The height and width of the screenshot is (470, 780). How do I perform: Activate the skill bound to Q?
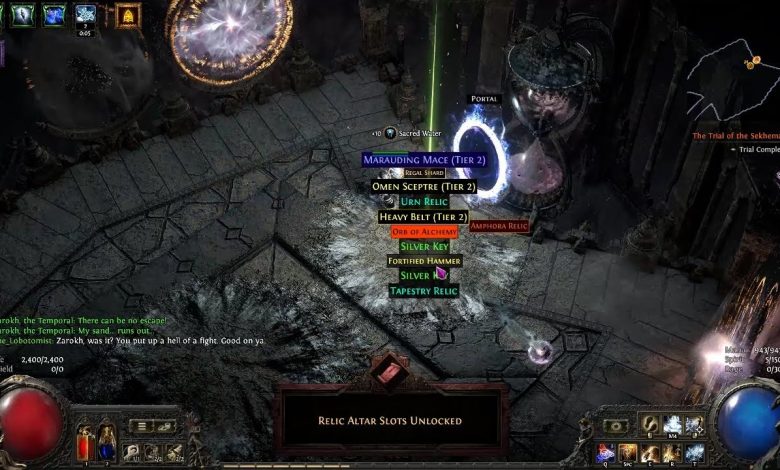pos(605,453)
